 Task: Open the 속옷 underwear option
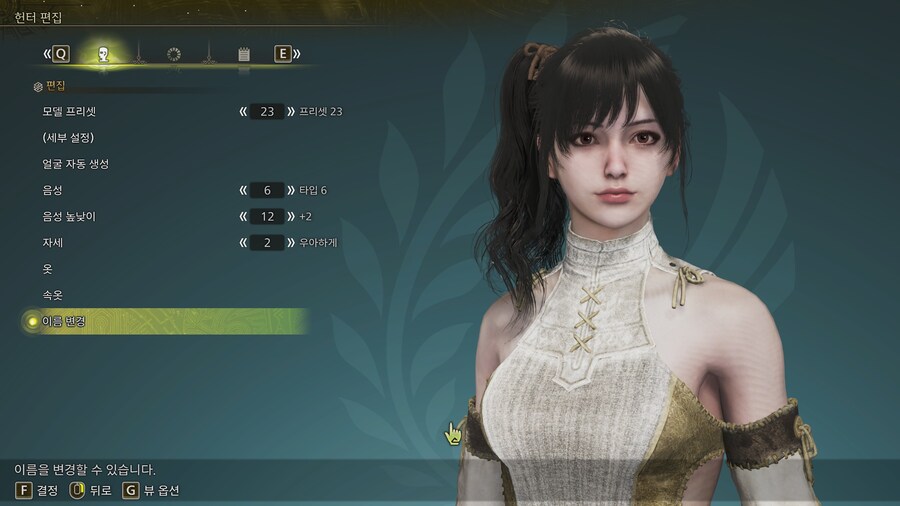pos(52,295)
